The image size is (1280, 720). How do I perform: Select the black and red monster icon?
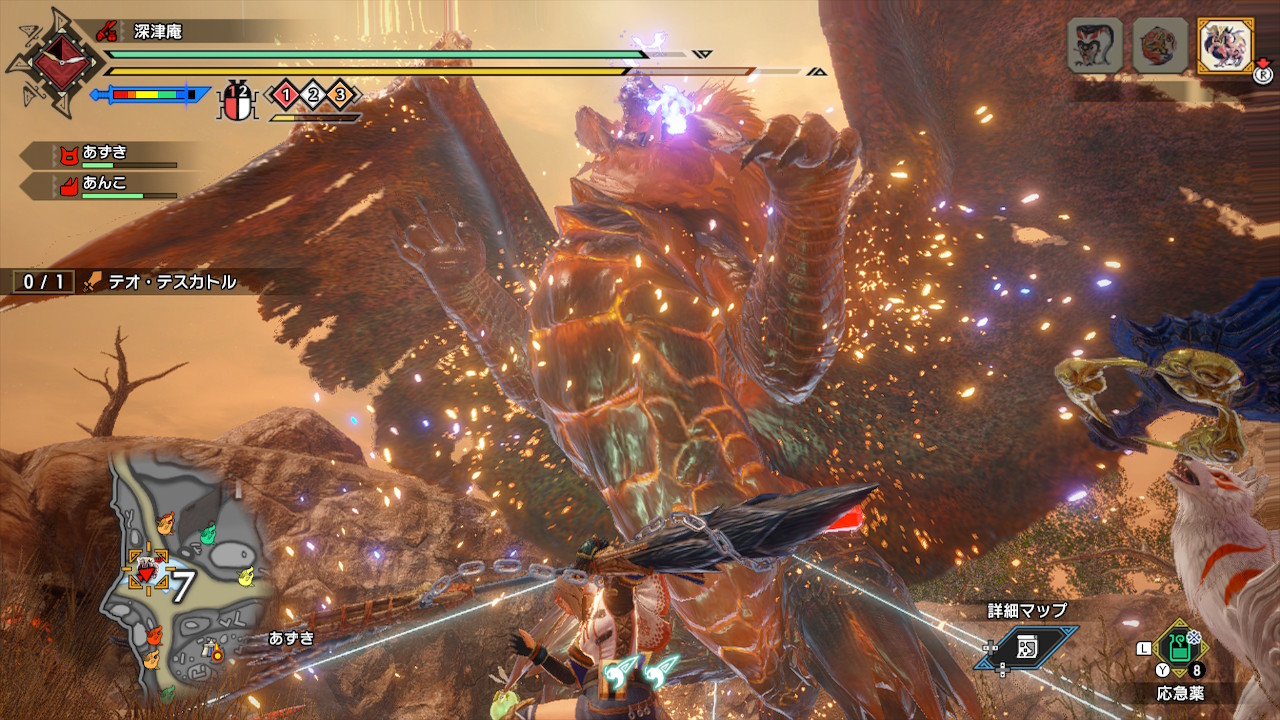point(1094,45)
